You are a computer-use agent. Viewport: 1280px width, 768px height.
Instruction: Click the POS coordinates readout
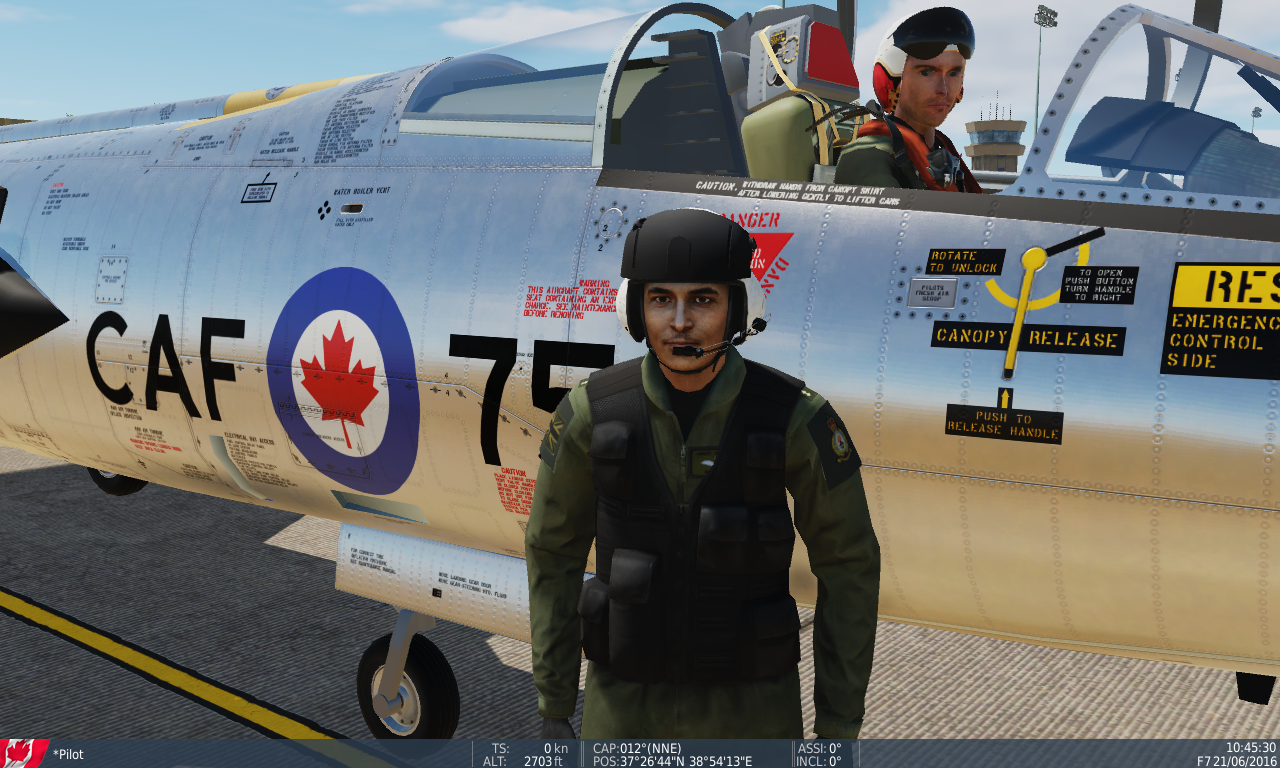[670, 760]
